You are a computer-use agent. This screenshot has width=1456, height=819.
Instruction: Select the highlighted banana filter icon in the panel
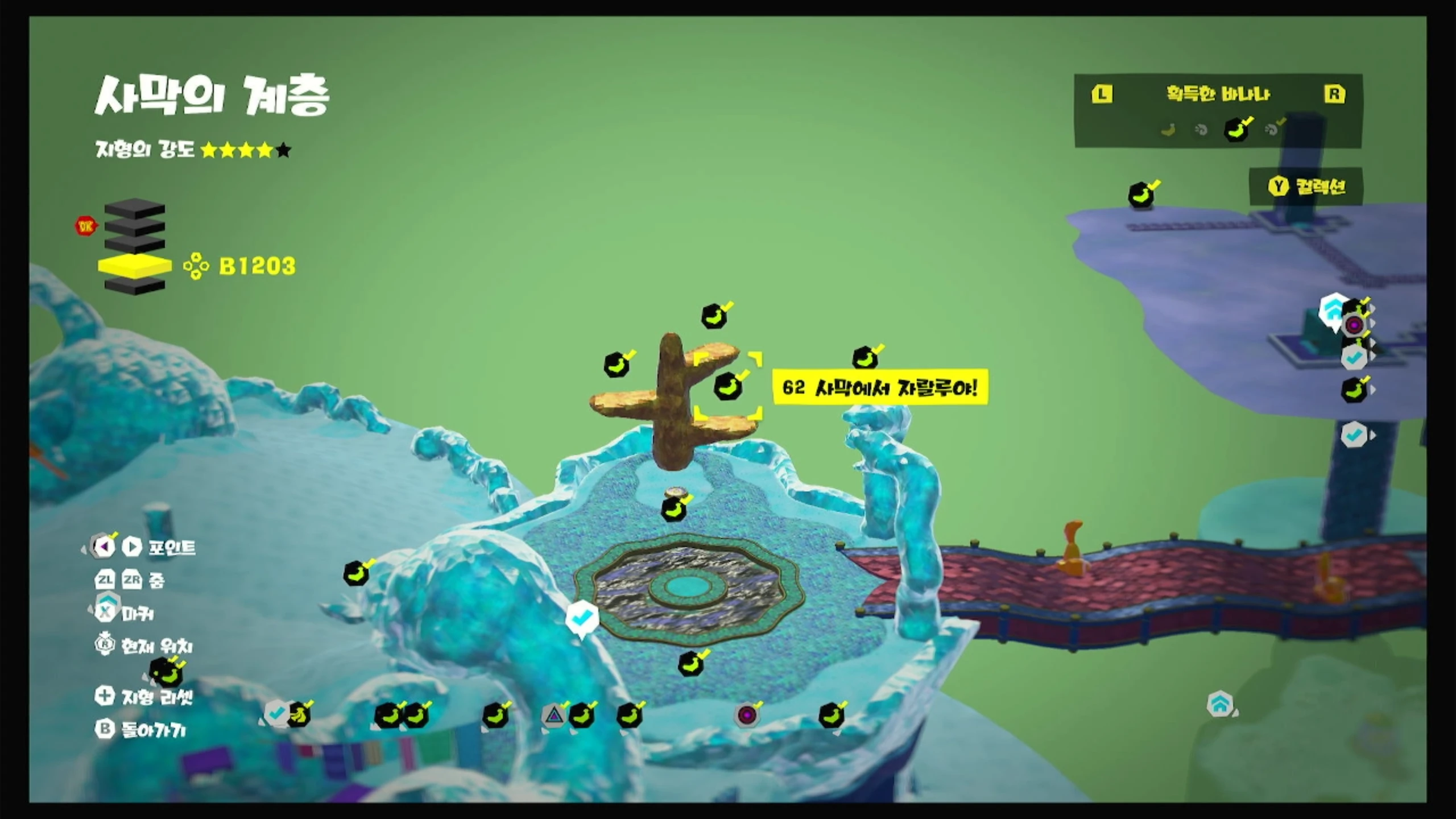click(x=1236, y=130)
